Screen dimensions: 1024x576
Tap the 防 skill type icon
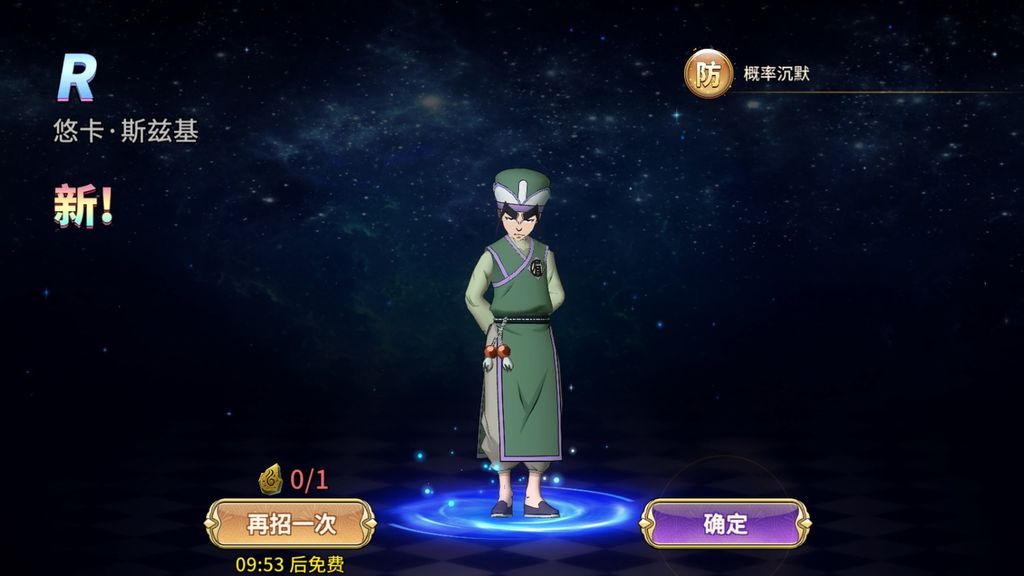tap(708, 74)
